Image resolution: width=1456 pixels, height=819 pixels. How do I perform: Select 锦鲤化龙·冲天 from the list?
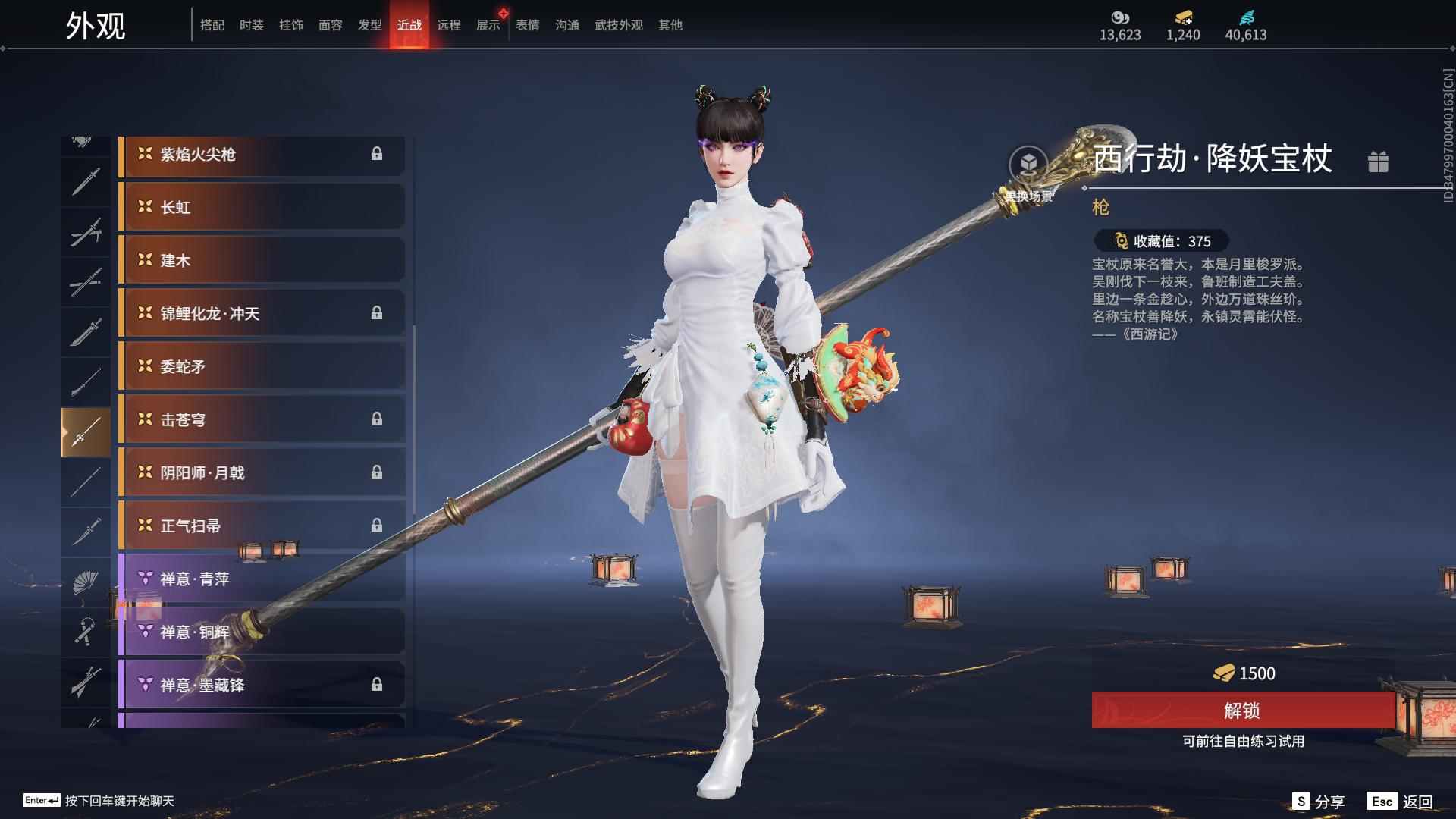[262, 314]
